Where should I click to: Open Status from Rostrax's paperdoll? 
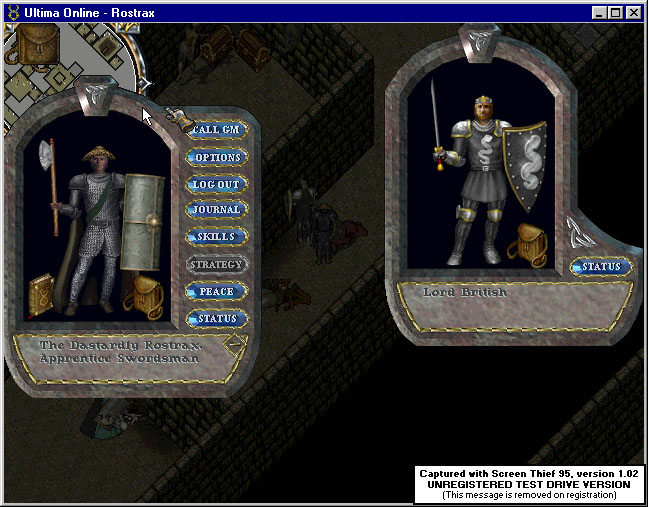click(x=216, y=318)
